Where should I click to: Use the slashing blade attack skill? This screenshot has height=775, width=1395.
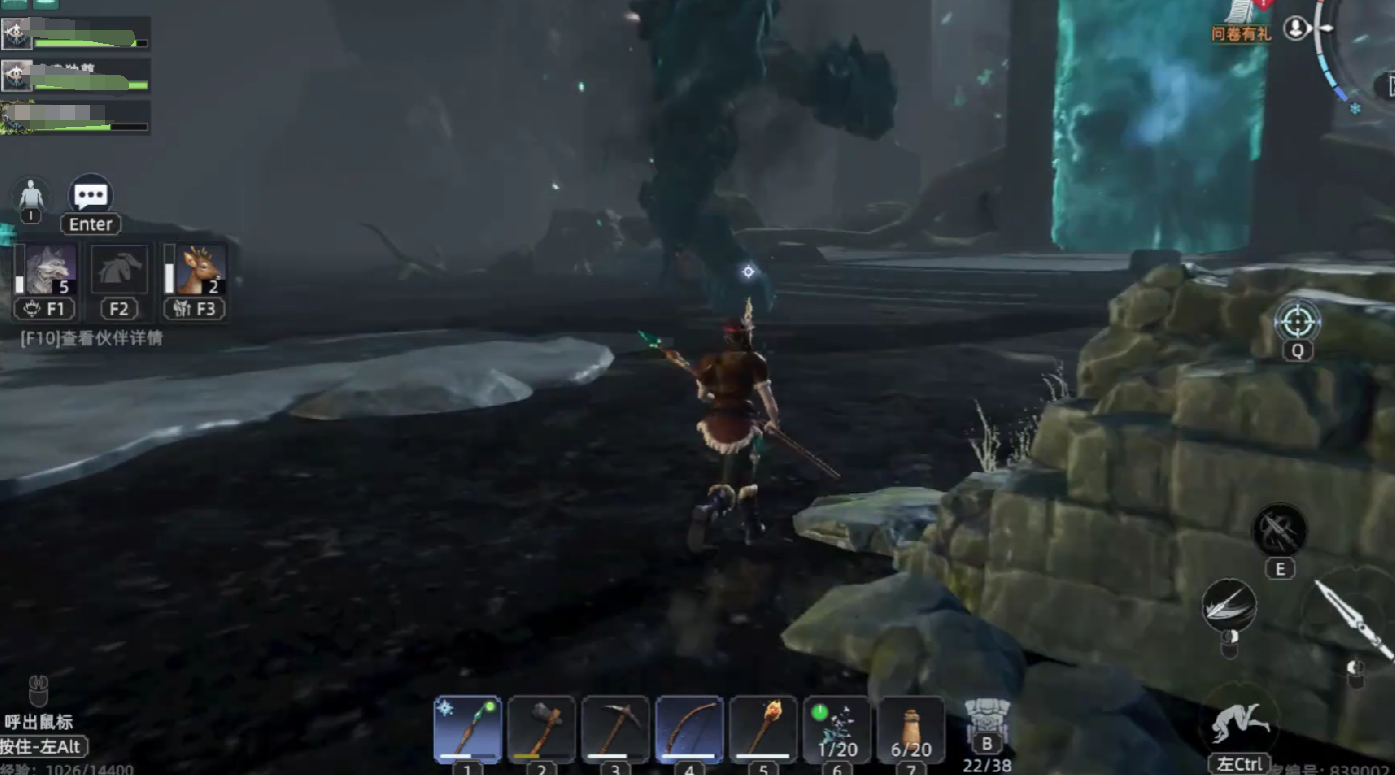pos(1230,606)
